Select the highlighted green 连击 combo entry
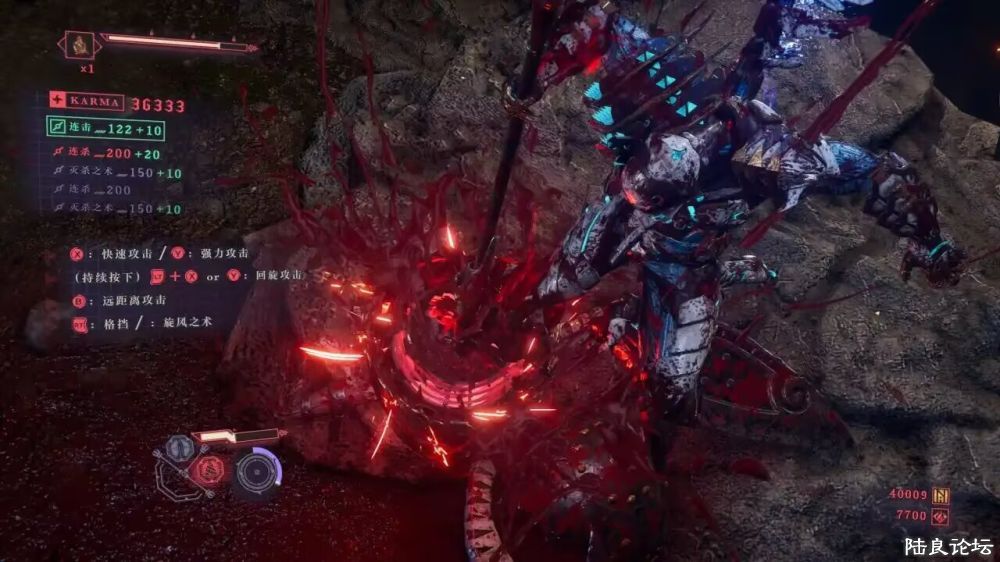The width and height of the screenshot is (1000, 562). [x=105, y=128]
